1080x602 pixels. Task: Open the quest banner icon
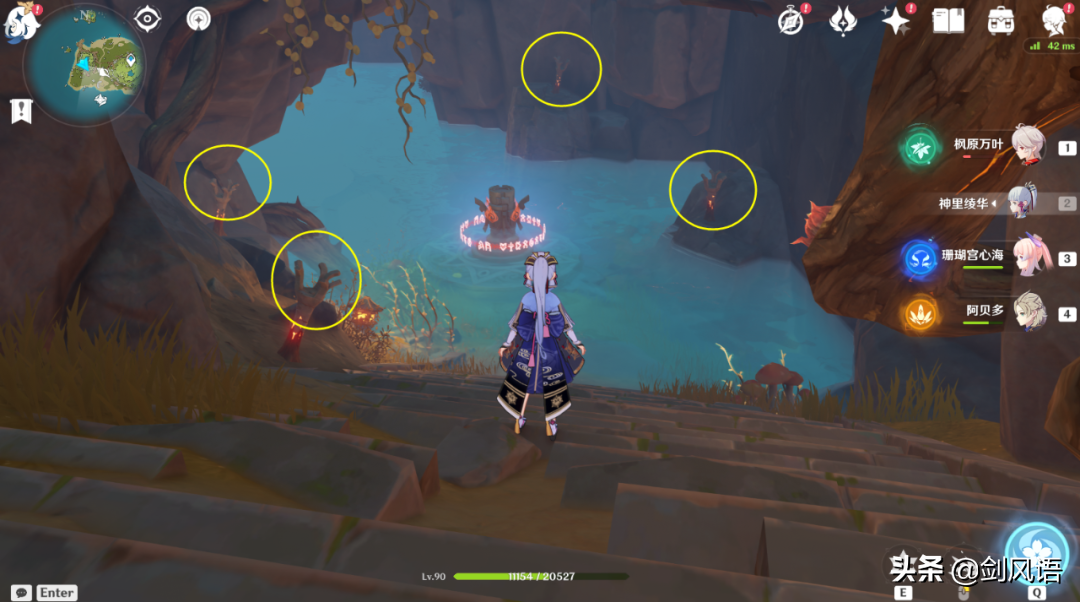tap(21, 111)
